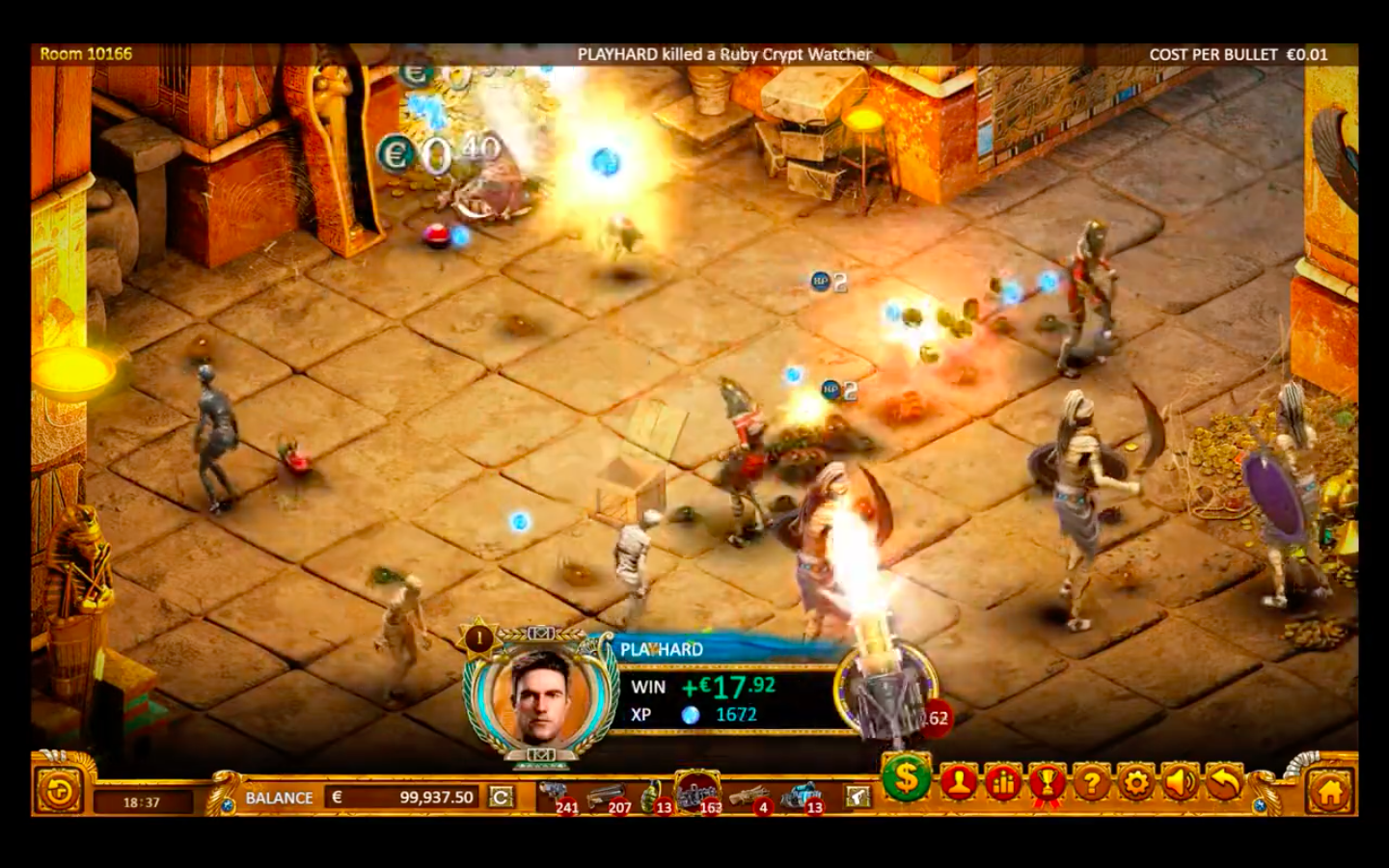This screenshot has height=868, width=1389.
Task: Refresh the balance amount
Action: [501, 798]
